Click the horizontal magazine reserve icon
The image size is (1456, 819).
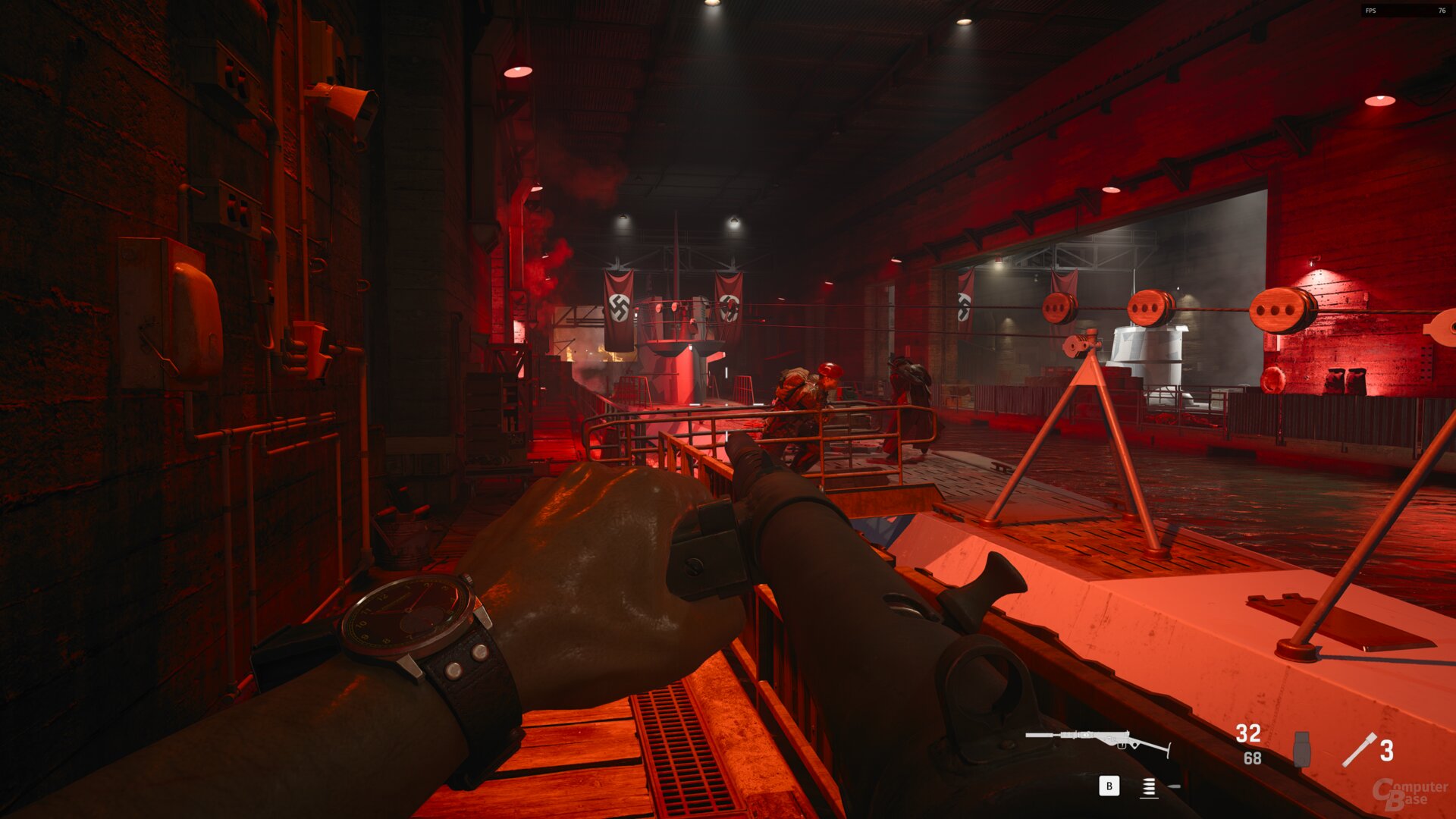coord(1174,786)
